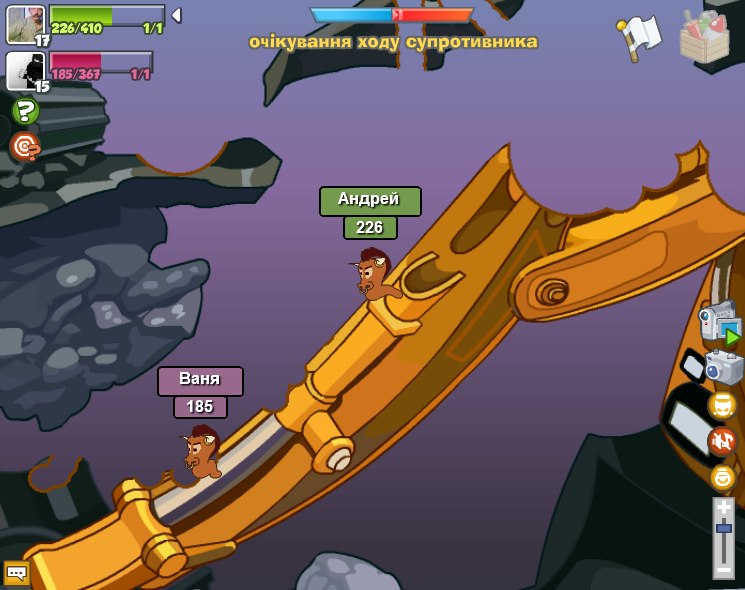Click the small round yellow emoticon button

(722, 477)
